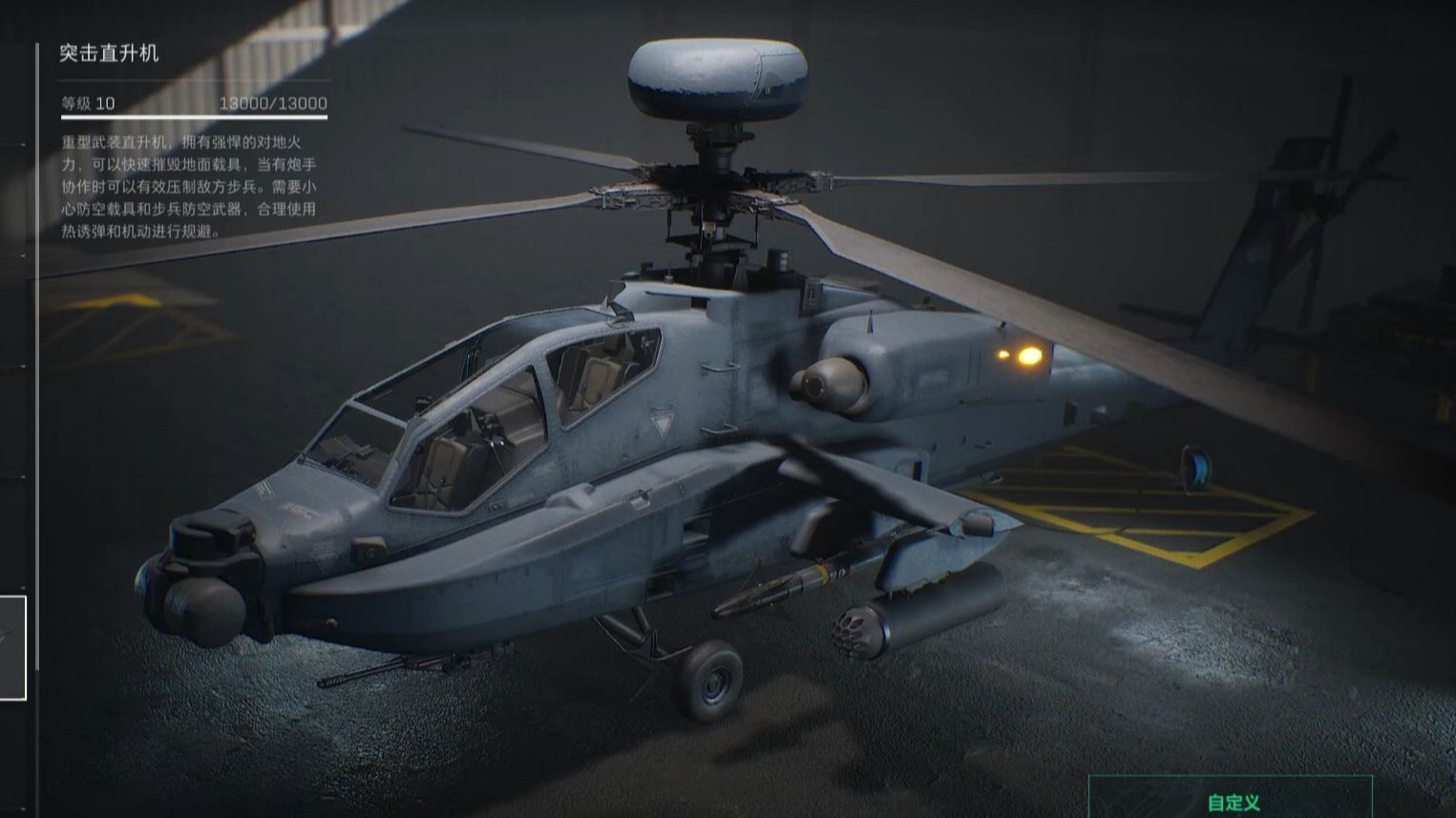Open the 自定义 customization button
The width and height of the screenshot is (1456, 818).
coord(1231,800)
